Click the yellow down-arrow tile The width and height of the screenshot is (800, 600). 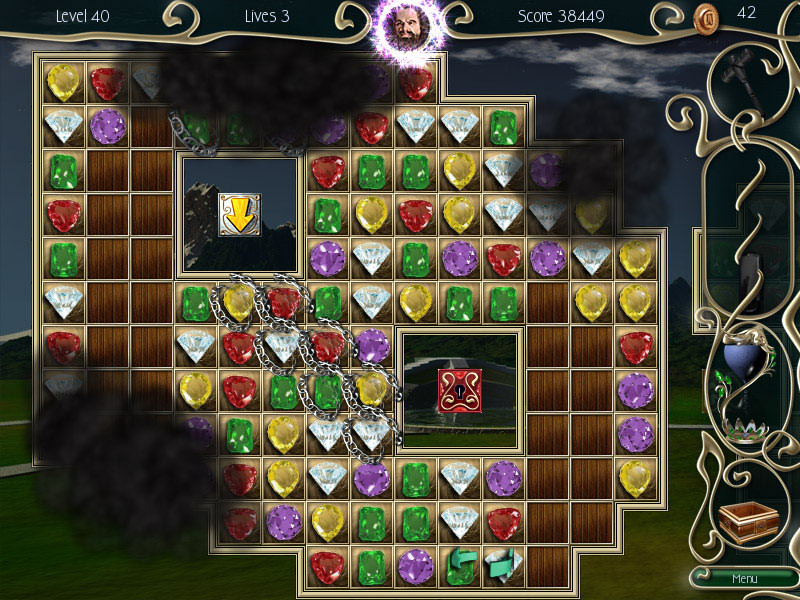pos(239,214)
